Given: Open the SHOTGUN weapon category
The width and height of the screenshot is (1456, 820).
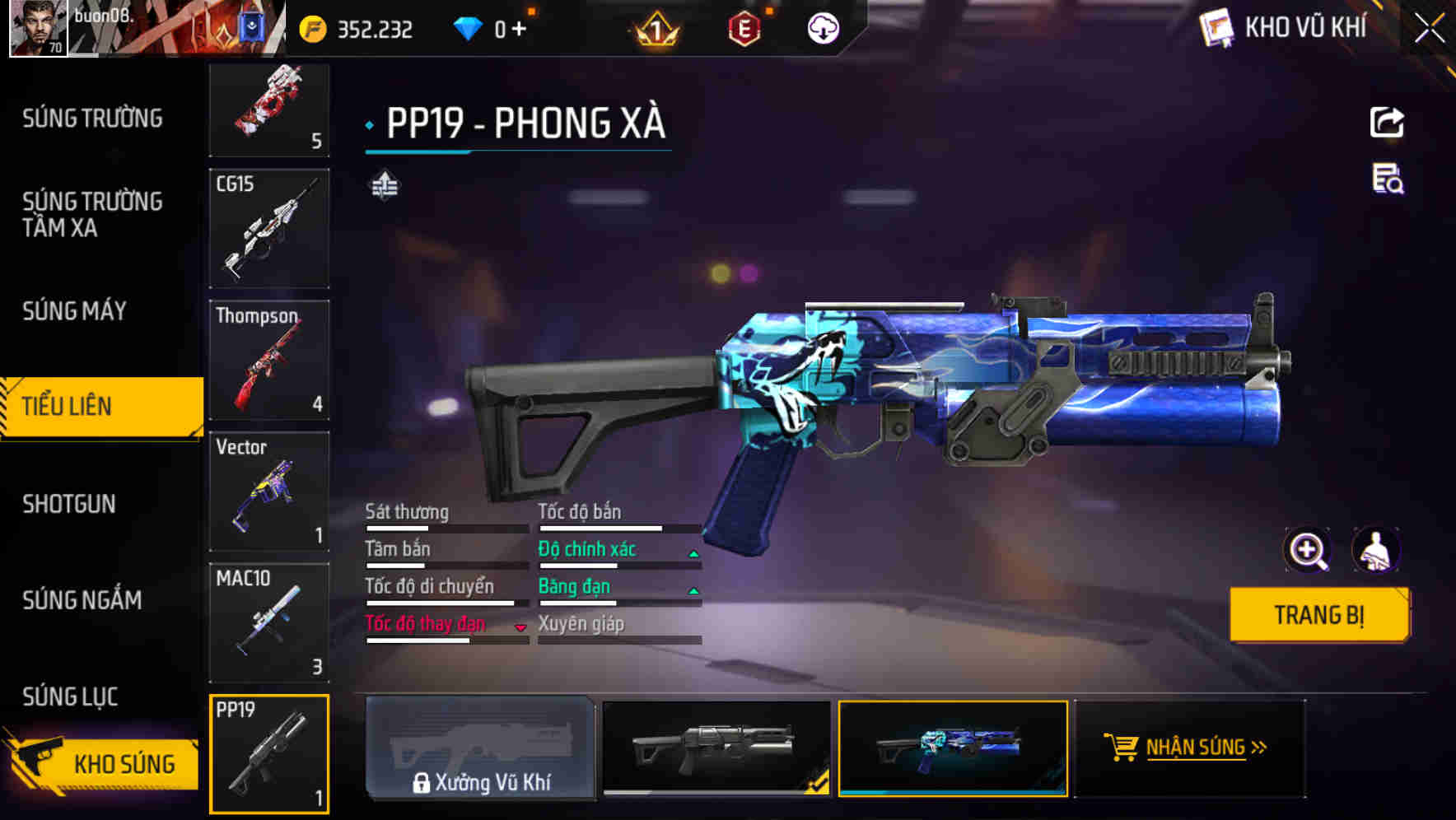Looking at the screenshot, I should 70,504.
